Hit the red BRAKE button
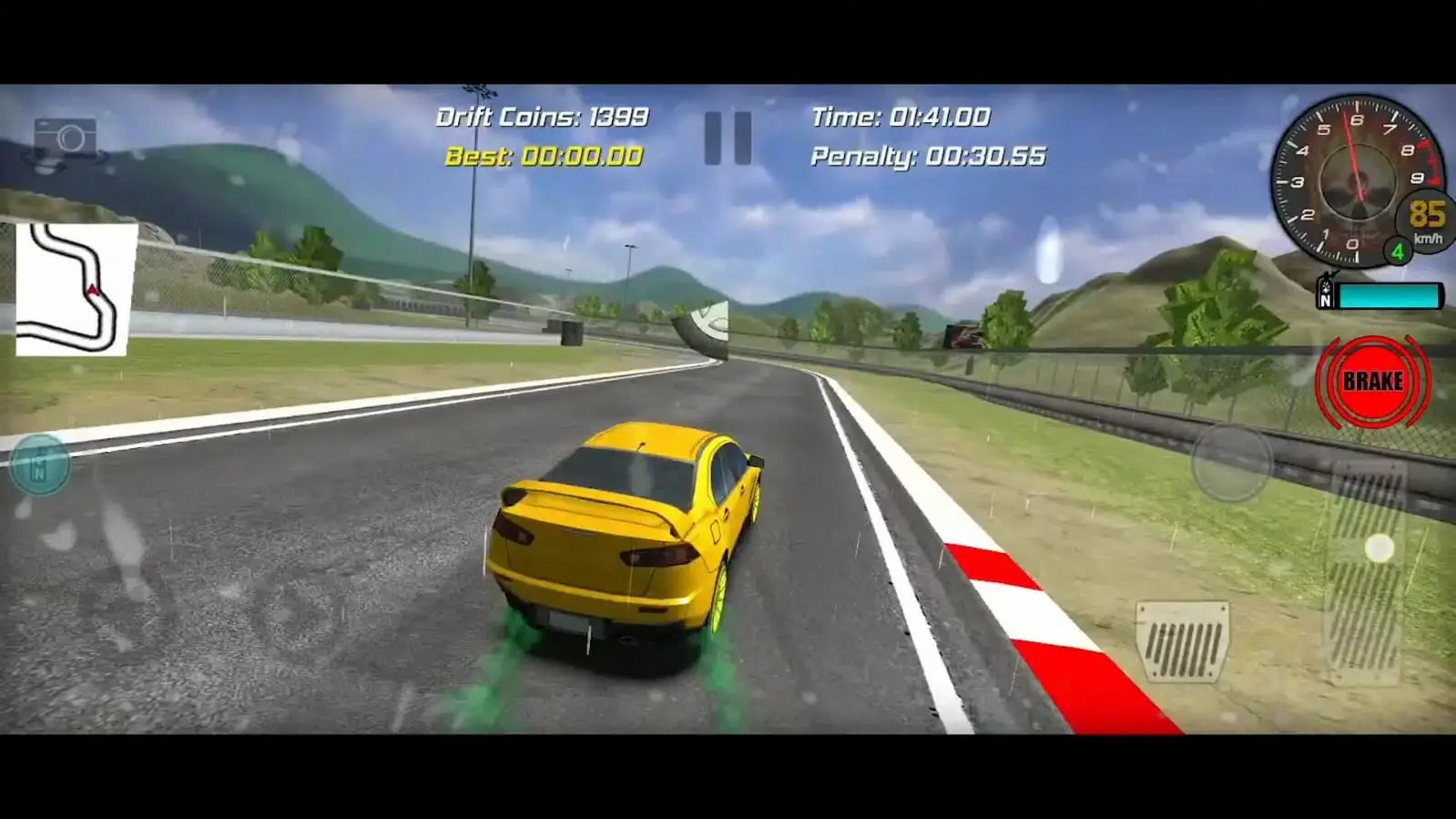The image size is (1456, 819). [1372, 382]
